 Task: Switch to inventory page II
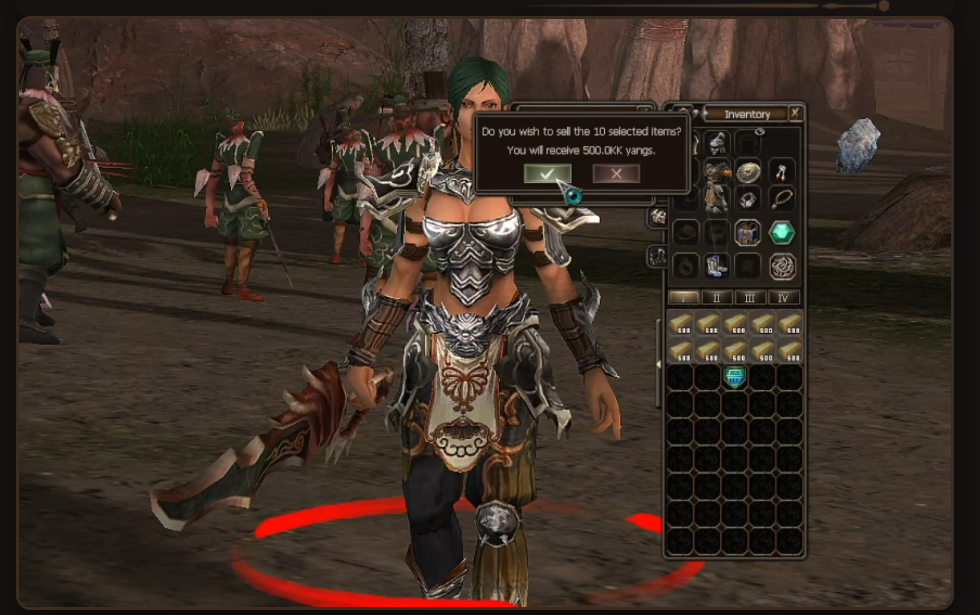[717, 297]
